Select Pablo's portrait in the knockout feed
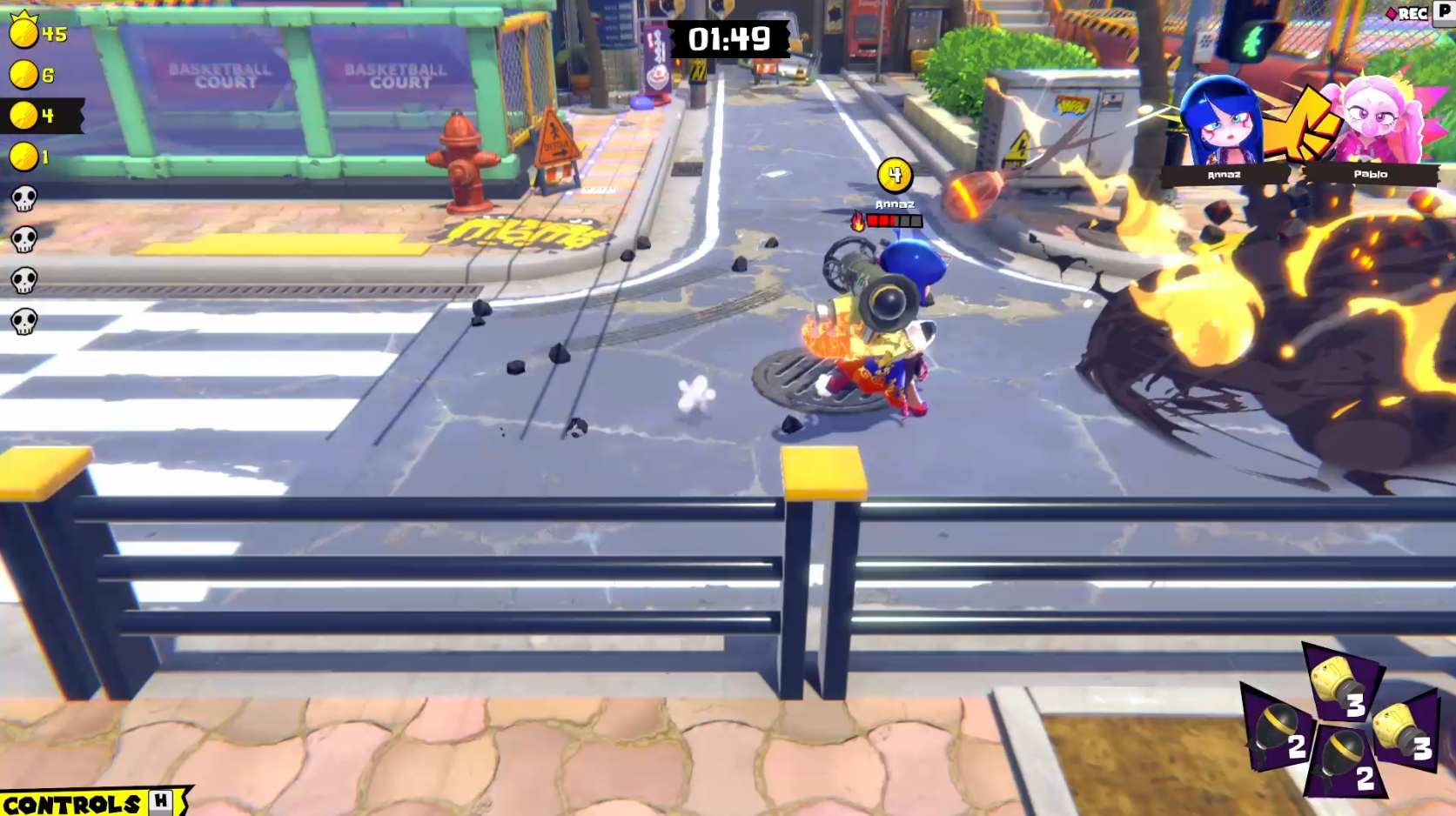1456x816 pixels. click(x=1372, y=122)
